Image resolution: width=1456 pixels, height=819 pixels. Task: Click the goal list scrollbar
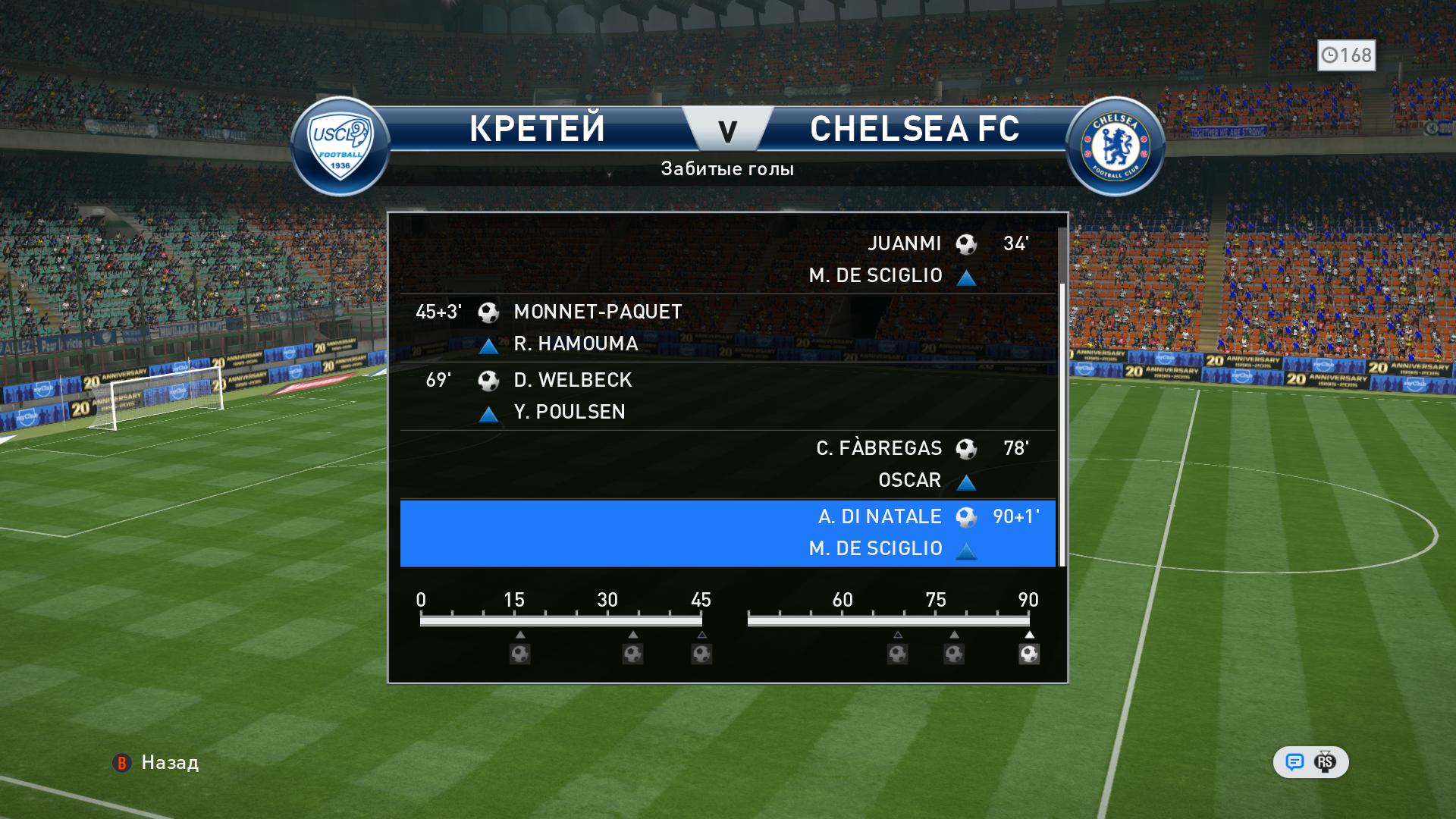pos(1062,425)
